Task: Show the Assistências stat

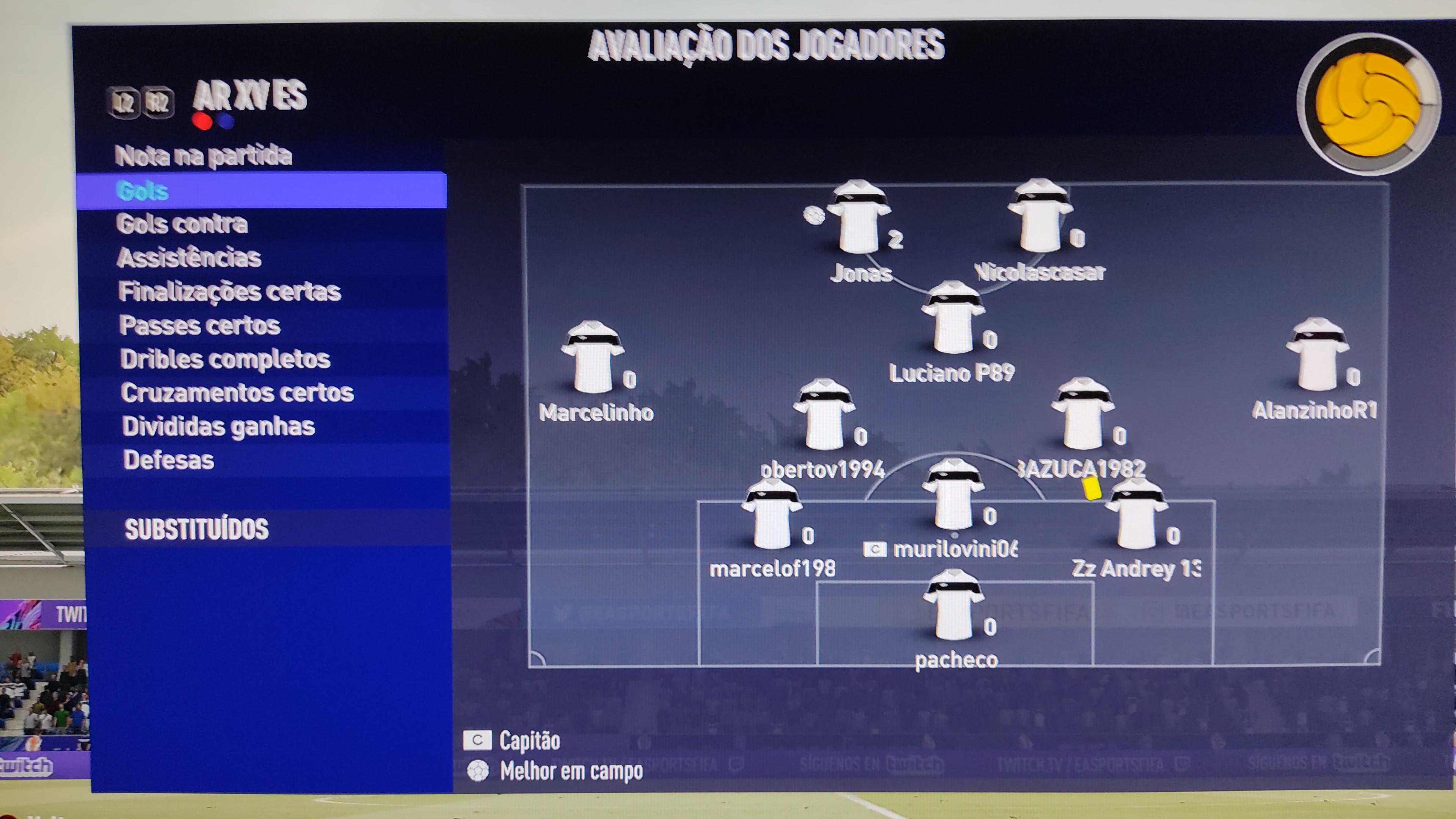Action: pos(189,258)
